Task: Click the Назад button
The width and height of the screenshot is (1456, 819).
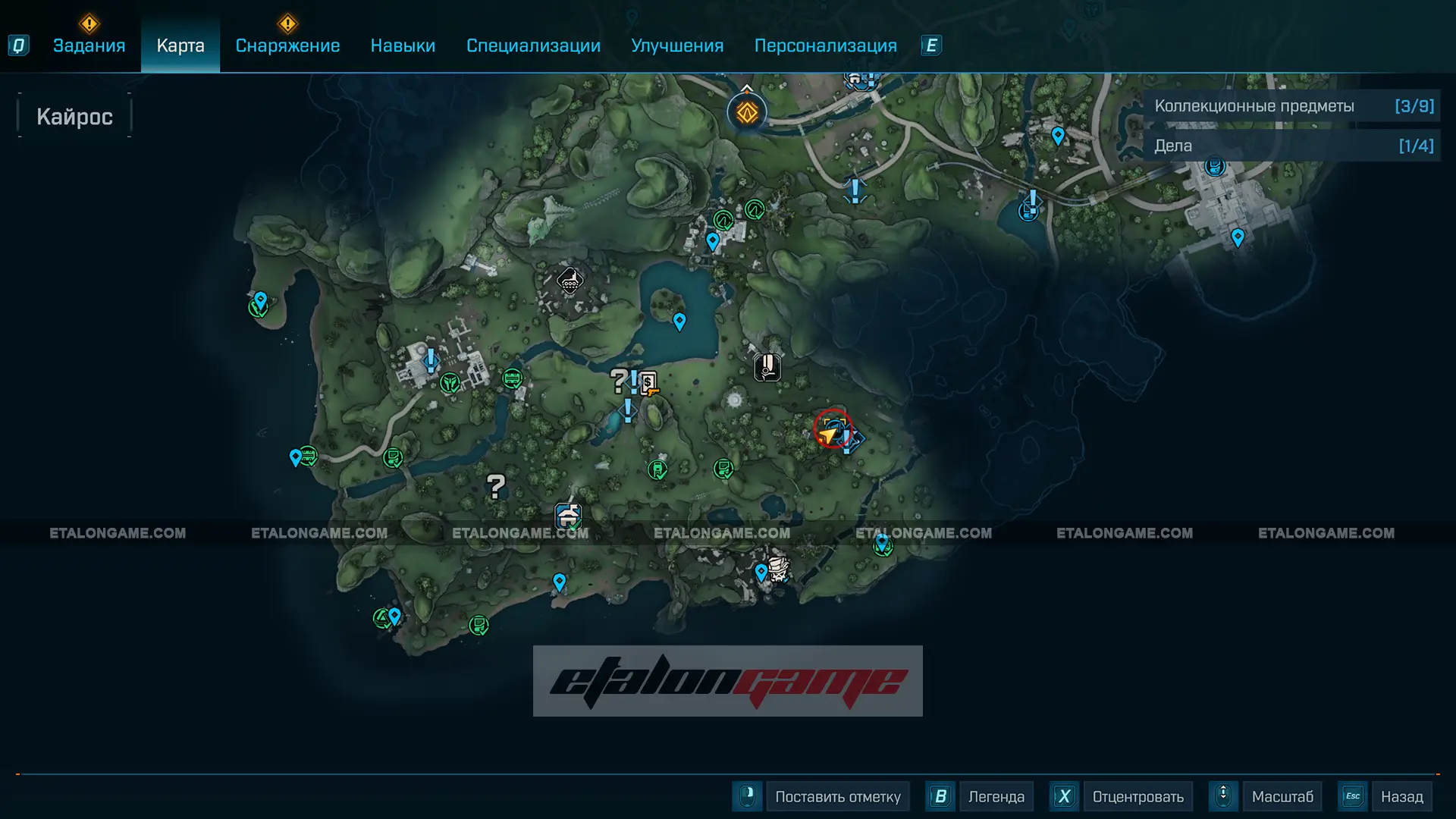Action: click(x=1401, y=796)
